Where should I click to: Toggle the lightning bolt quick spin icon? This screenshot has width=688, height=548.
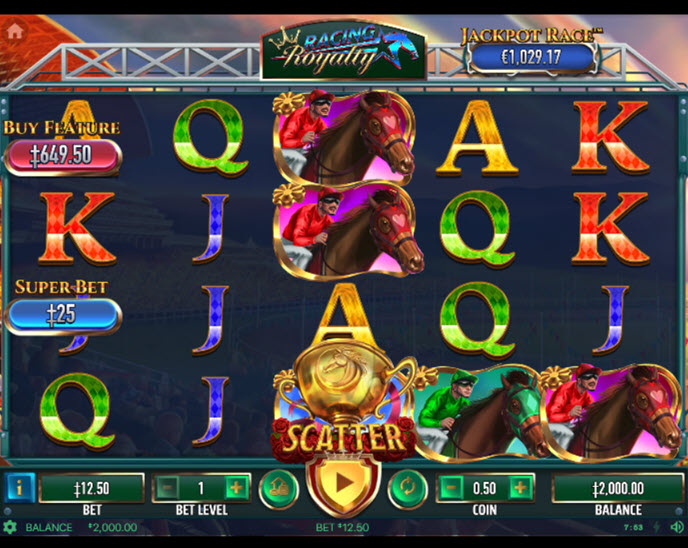[x=657, y=527]
